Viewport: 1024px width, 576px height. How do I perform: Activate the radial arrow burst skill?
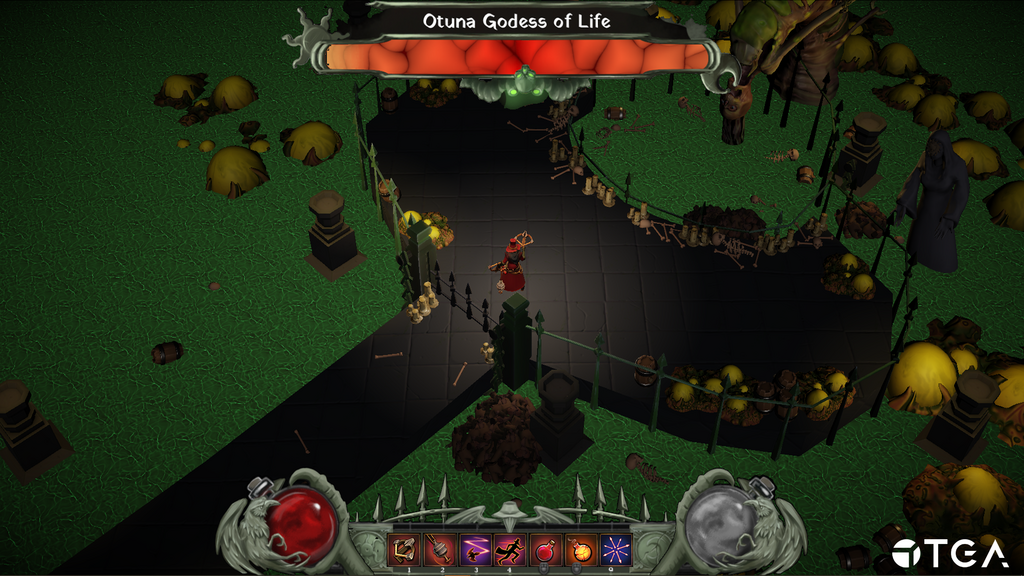coord(614,549)
